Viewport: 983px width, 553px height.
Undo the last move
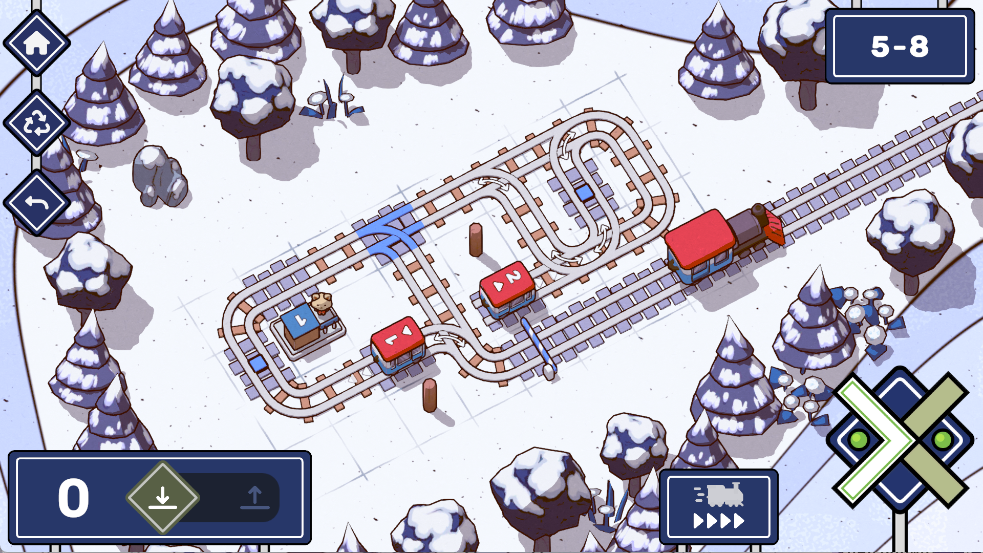(x=36, y=202)
